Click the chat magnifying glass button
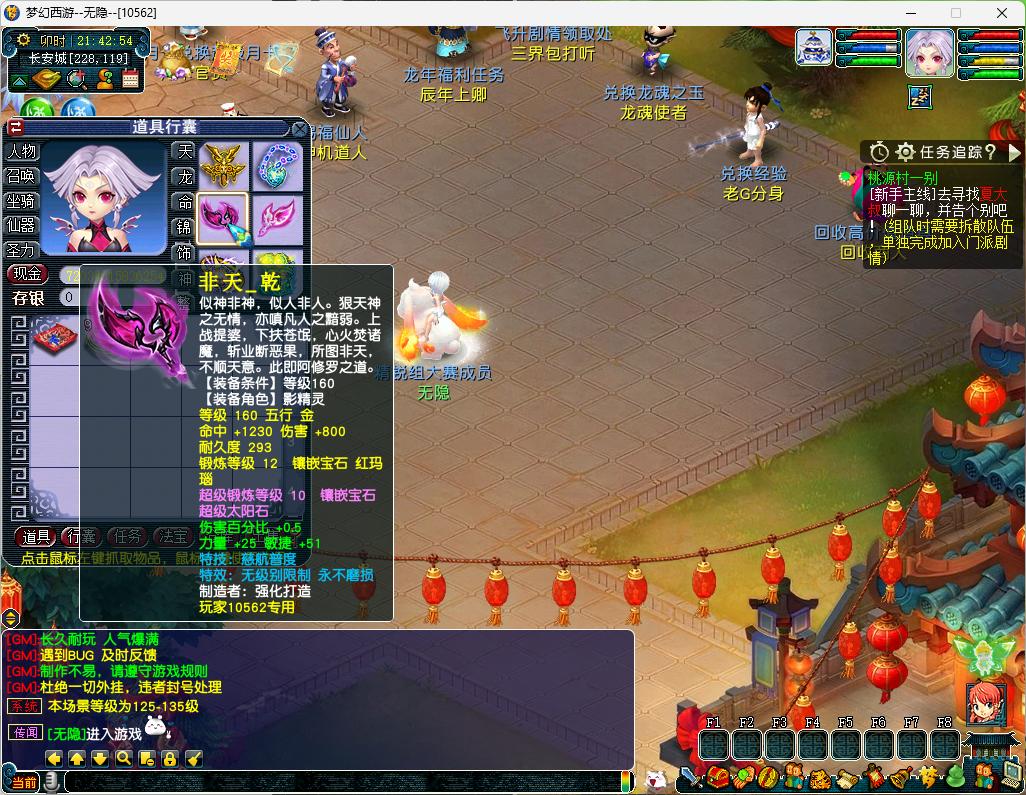Screen dimensions: 1026x795 123,759
